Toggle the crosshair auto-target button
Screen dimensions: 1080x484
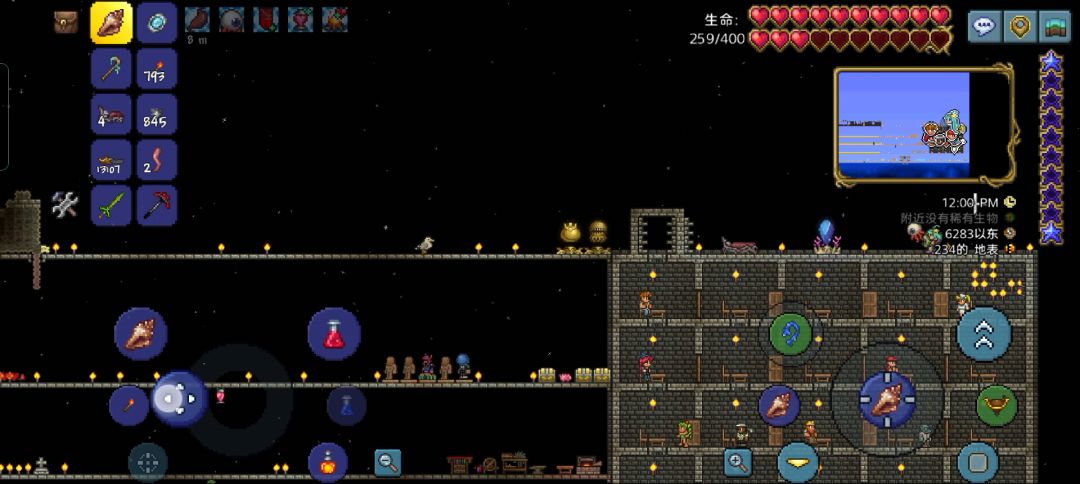pos(148,462)
